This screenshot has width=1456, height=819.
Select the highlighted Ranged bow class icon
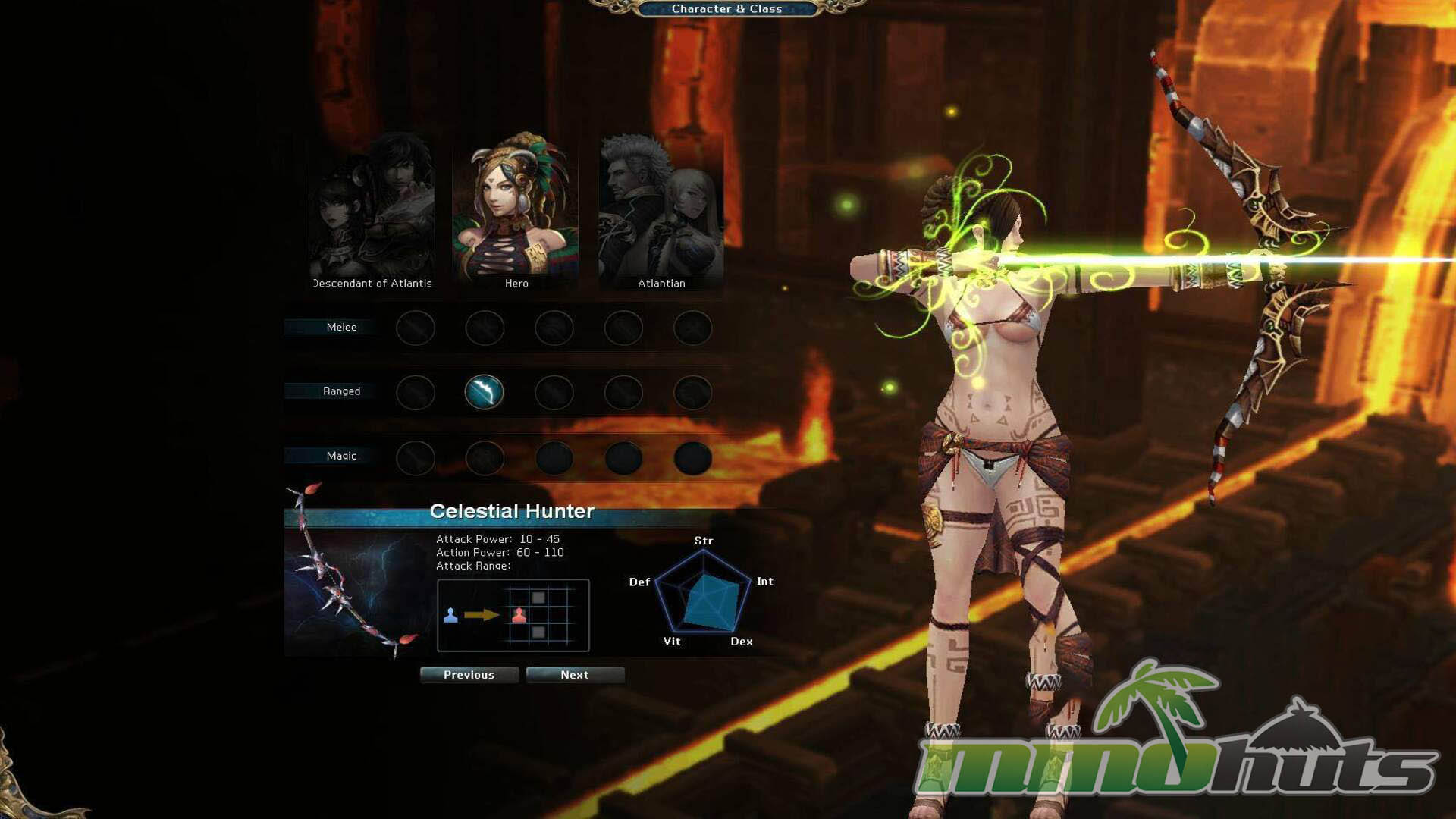click(x=484, y=392)
